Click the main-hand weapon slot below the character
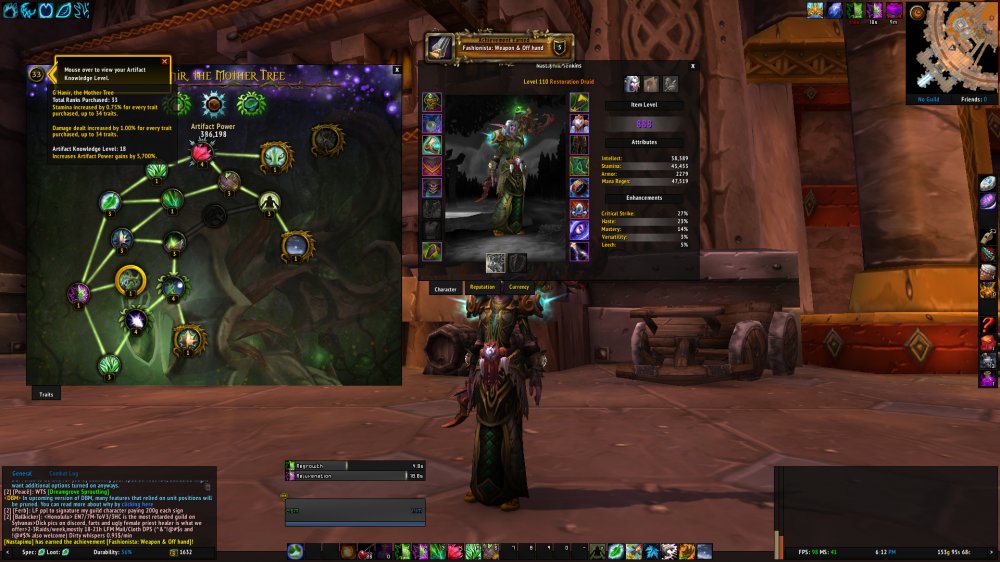This screenshot has width=1000, height=562. coord(495,262)
